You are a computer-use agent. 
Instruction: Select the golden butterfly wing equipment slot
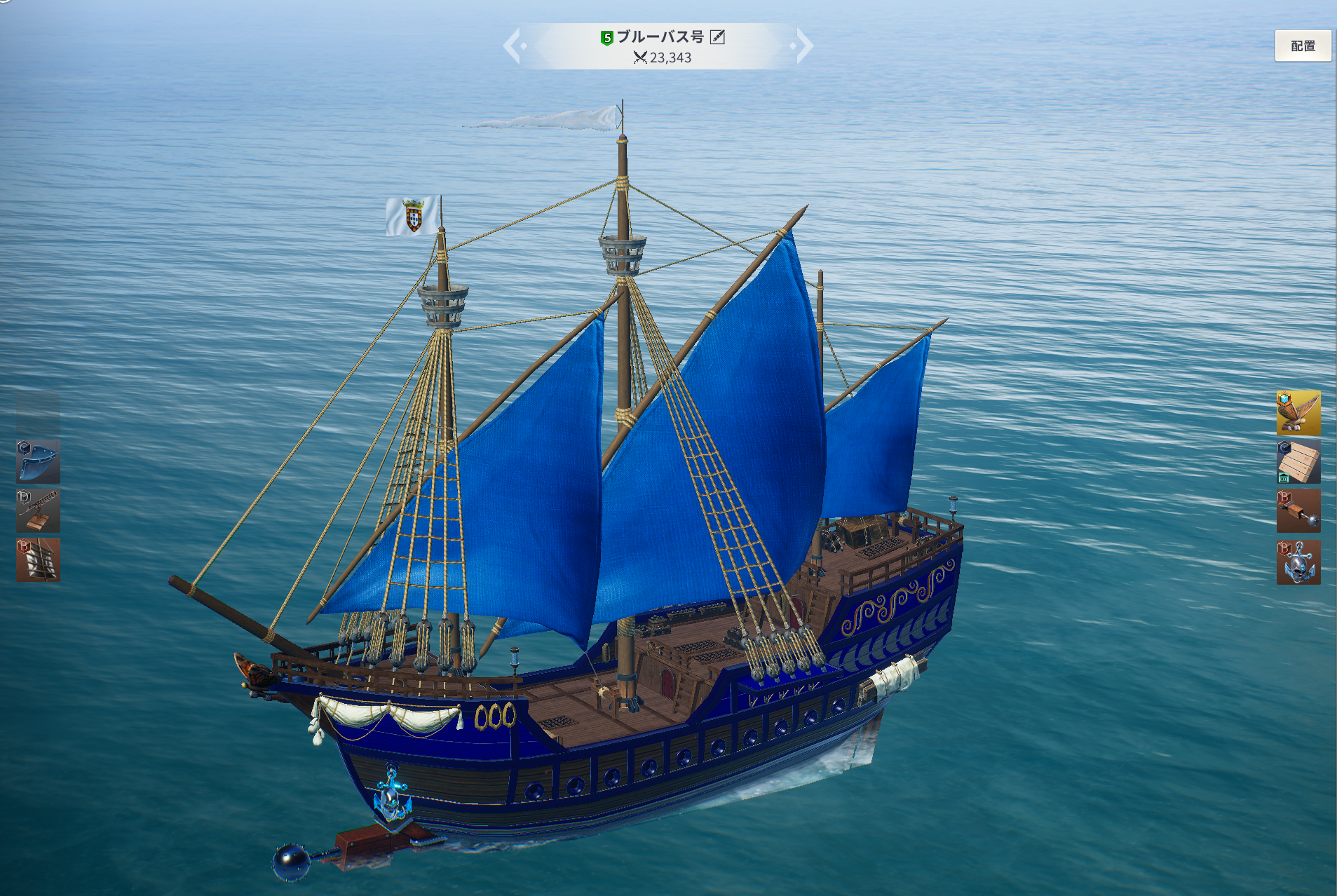coord(1298,414)
